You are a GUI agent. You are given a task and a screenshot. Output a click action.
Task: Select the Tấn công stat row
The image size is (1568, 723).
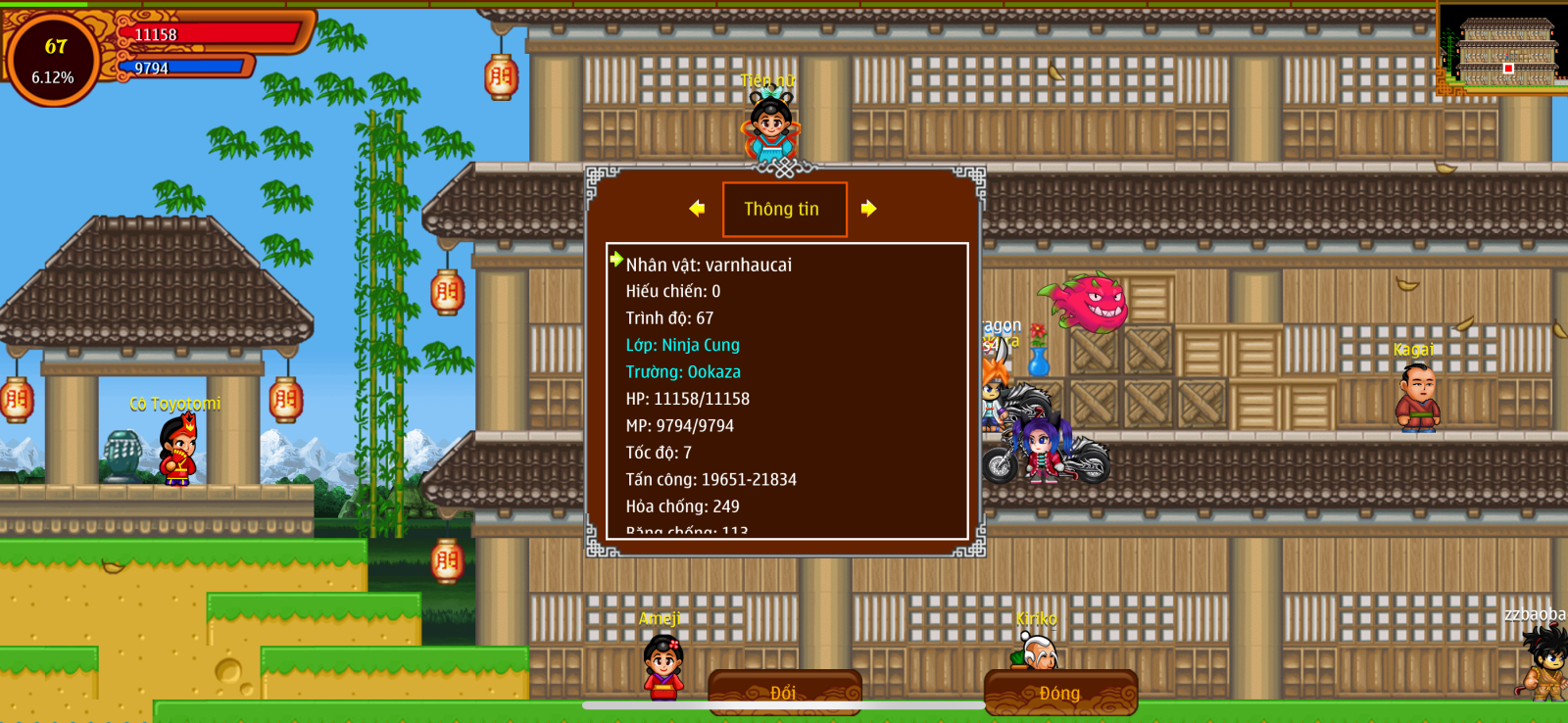tap(711, 480)
